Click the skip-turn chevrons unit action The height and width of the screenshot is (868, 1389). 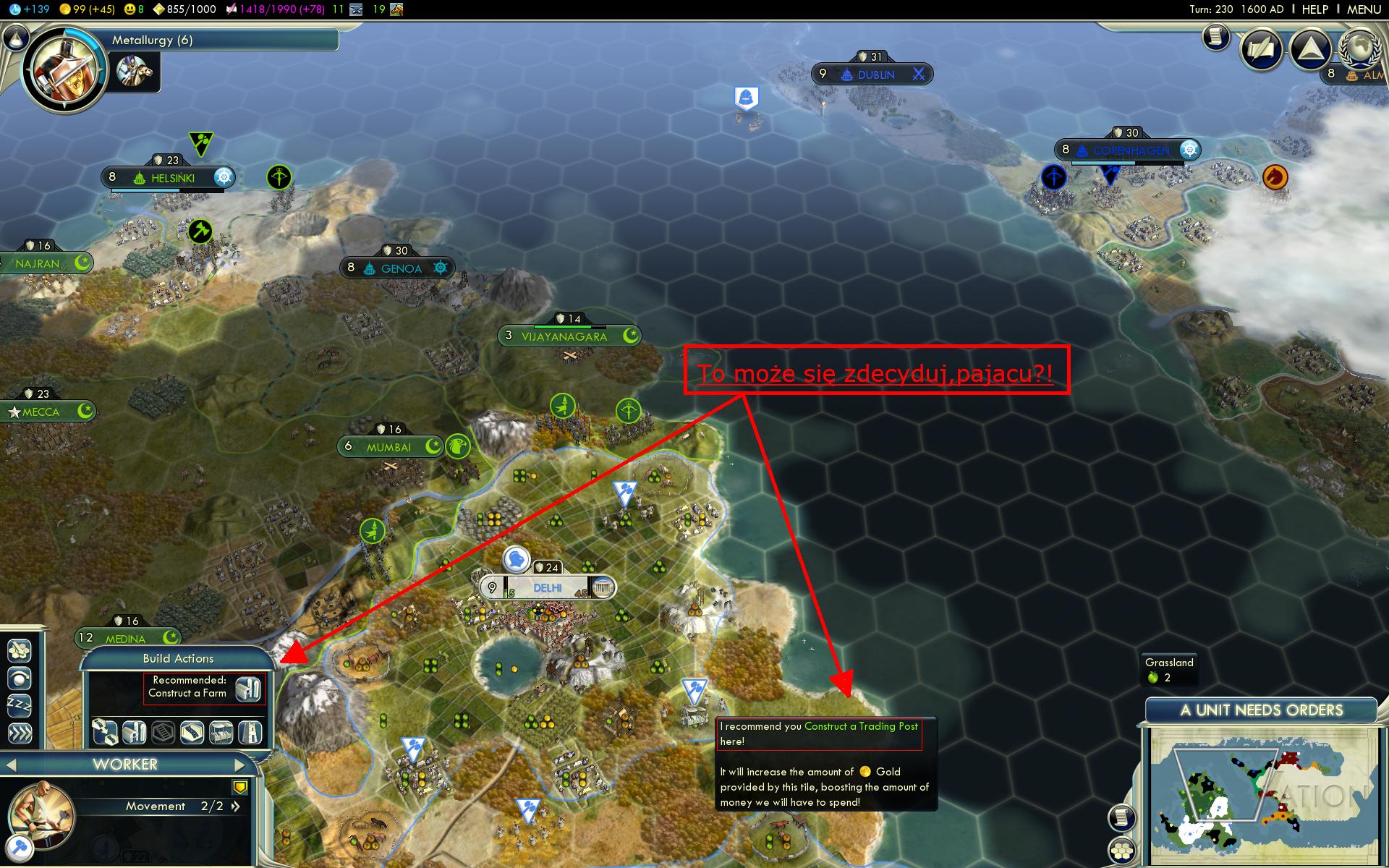click(20, 733)
